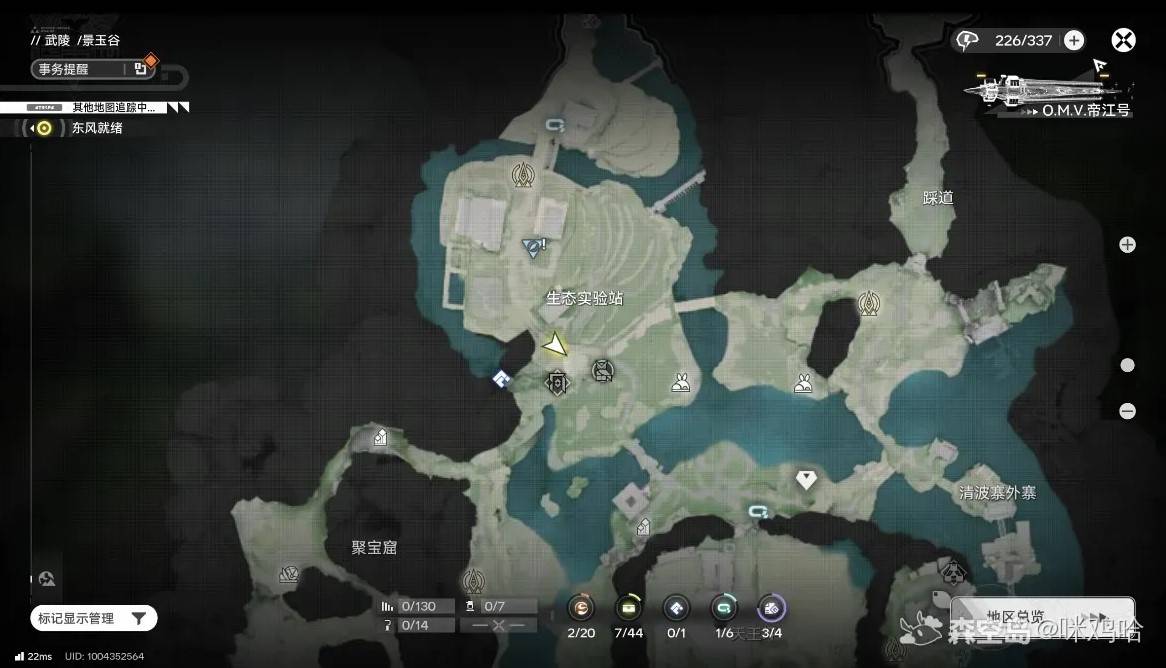Click the quest marker above 生态实验站
The width and height of the screenshot is (1166, 668).
pos(535,246)
